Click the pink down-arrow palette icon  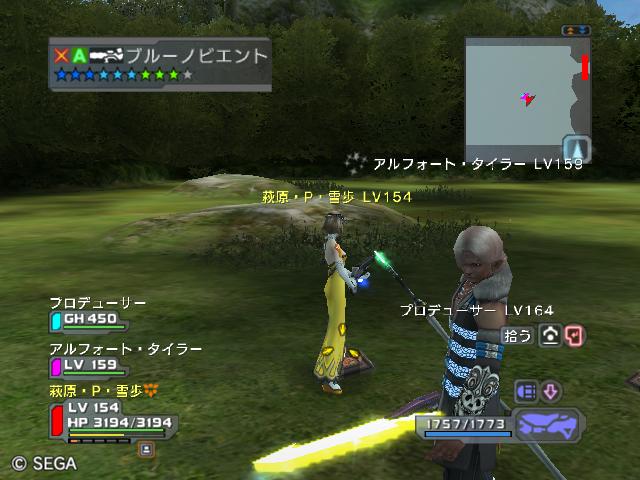[x=551, y=391]
